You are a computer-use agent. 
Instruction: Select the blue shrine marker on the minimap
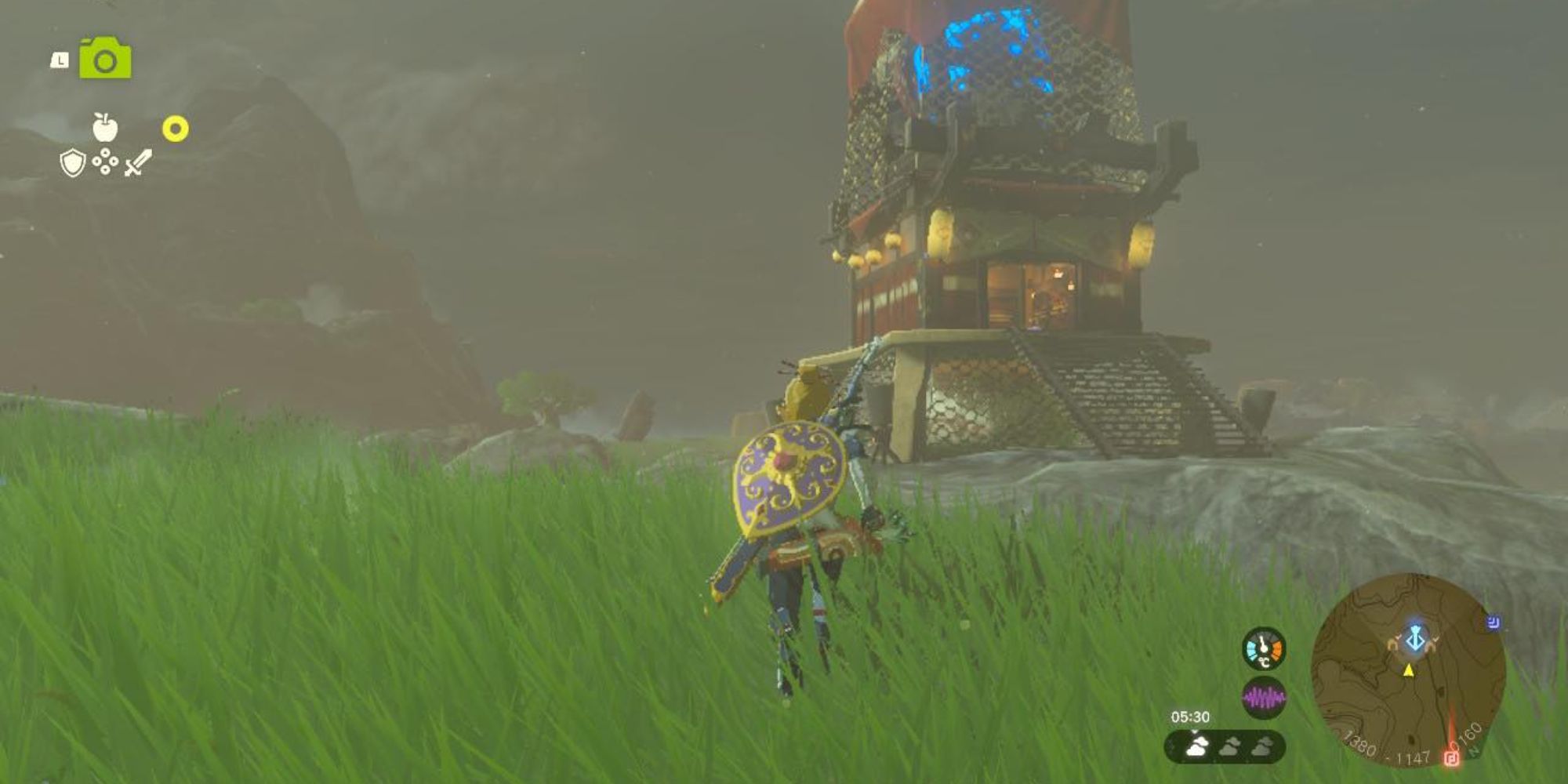[x=1414, y=638]
